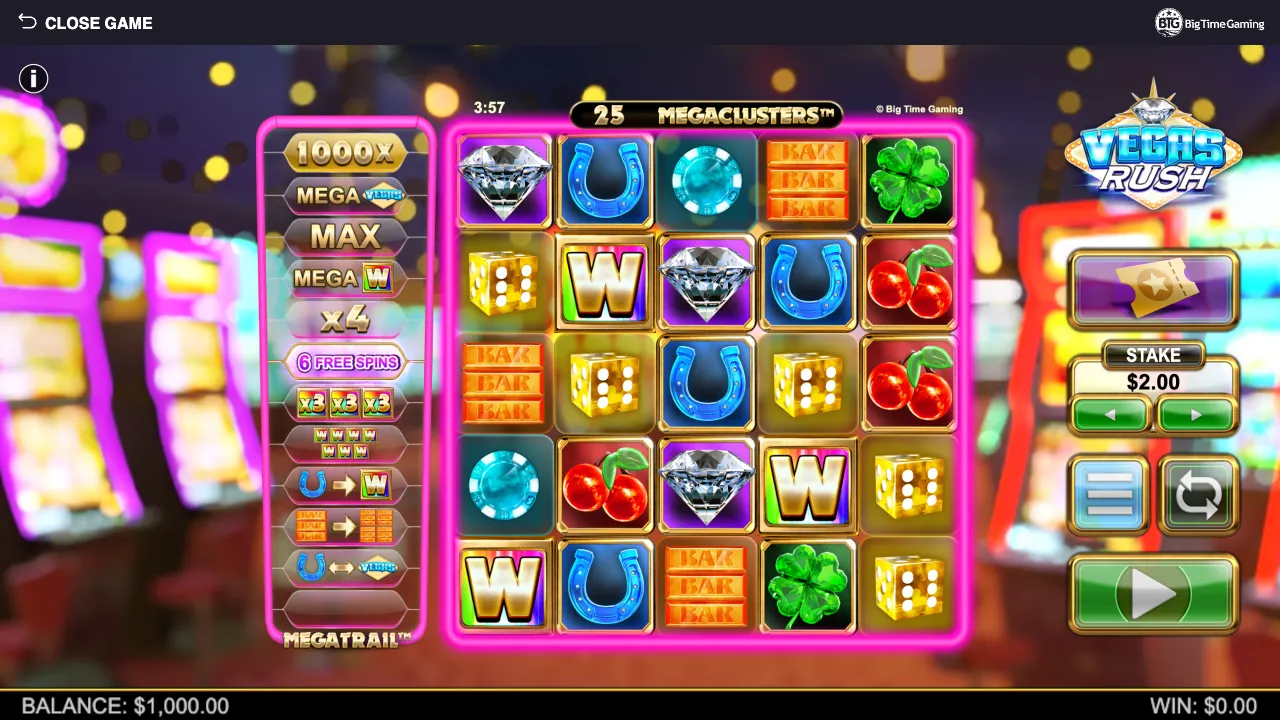Screen dimensions: 1280x720
Task: Click 6 FREE SPINS on the Megatrail
Action: (345, 361)
